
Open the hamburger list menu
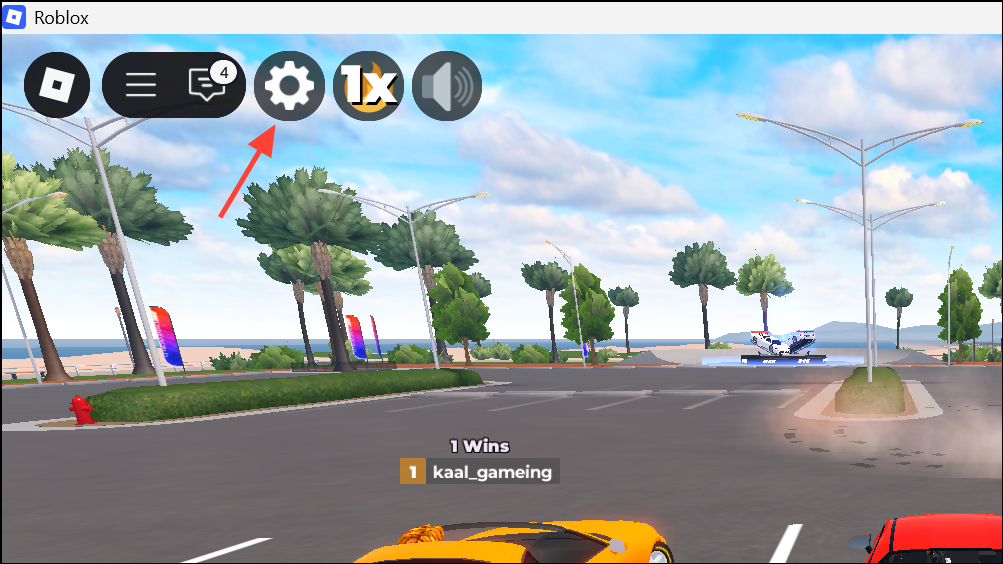pos(141,85)
